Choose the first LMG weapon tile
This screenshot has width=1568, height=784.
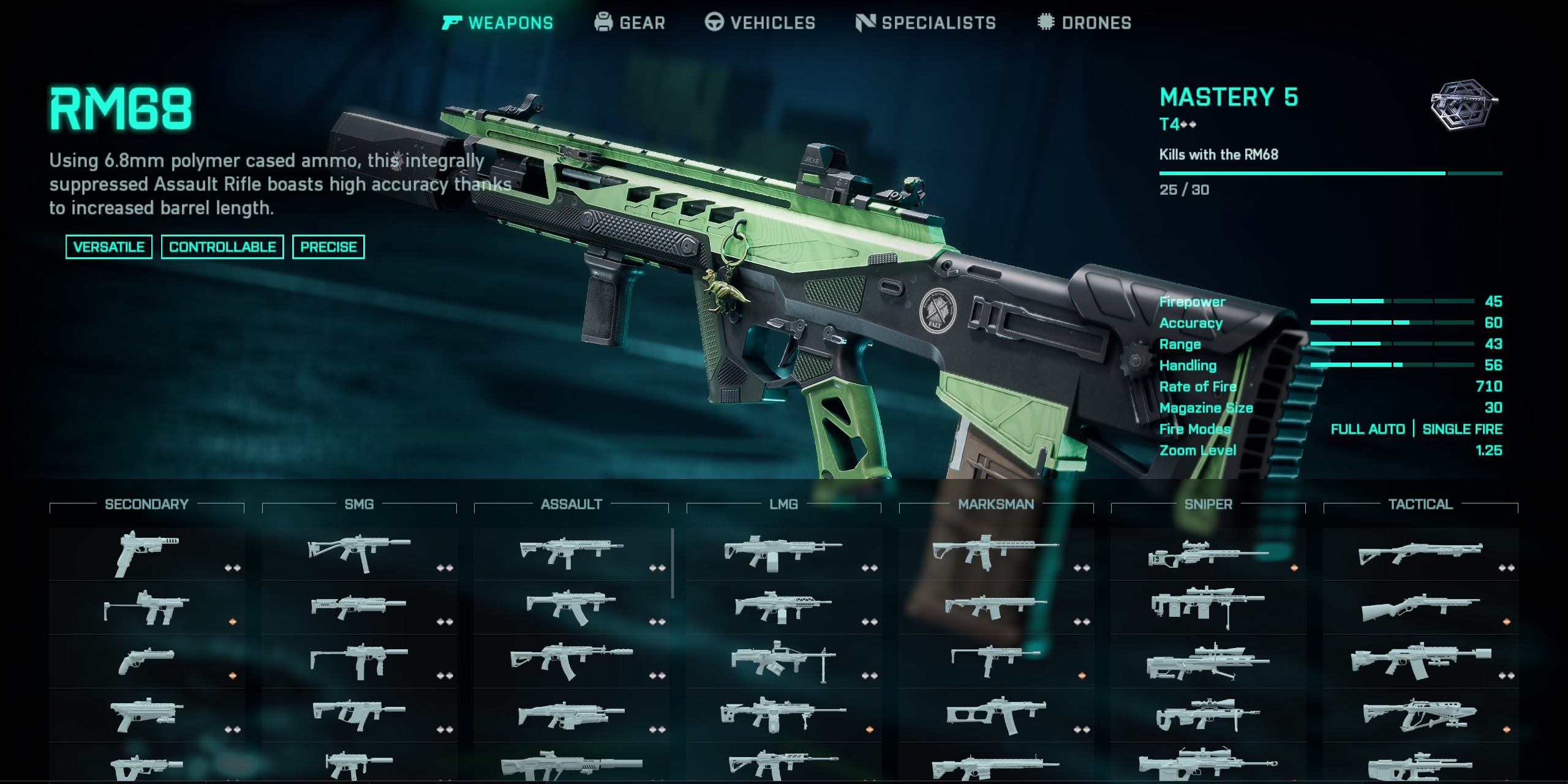coord(783,554)
